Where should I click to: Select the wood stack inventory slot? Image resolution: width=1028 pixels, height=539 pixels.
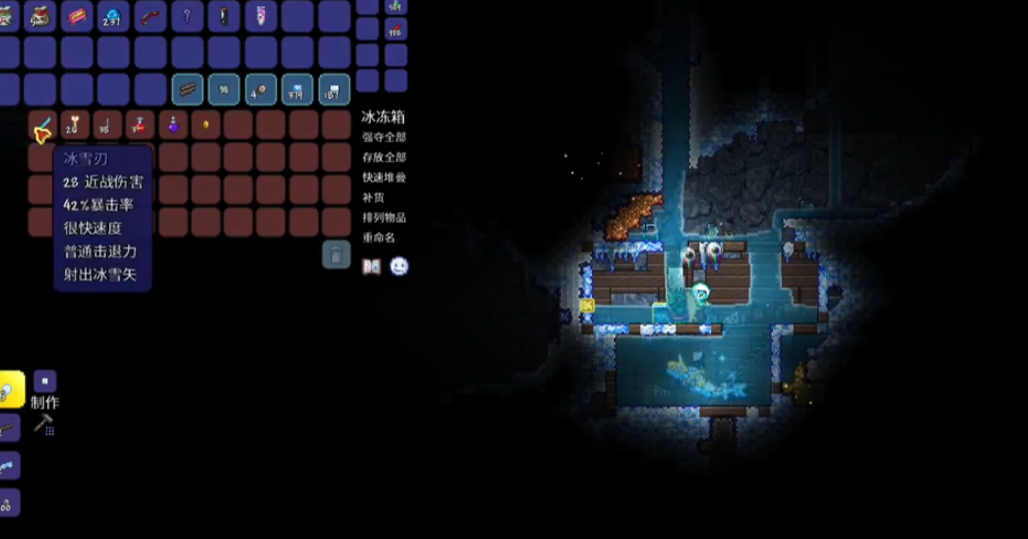coord(187,90)
